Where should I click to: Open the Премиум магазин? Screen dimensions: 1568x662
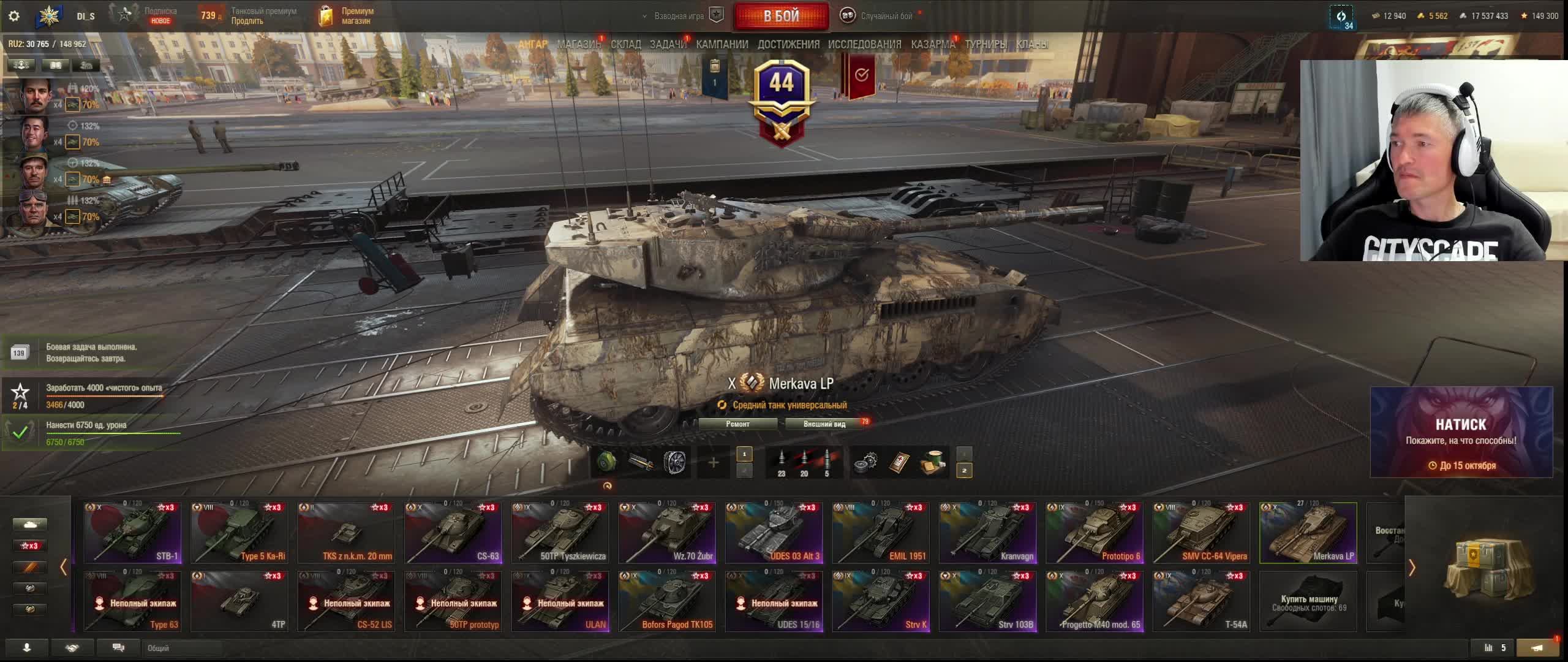[347, 16]
